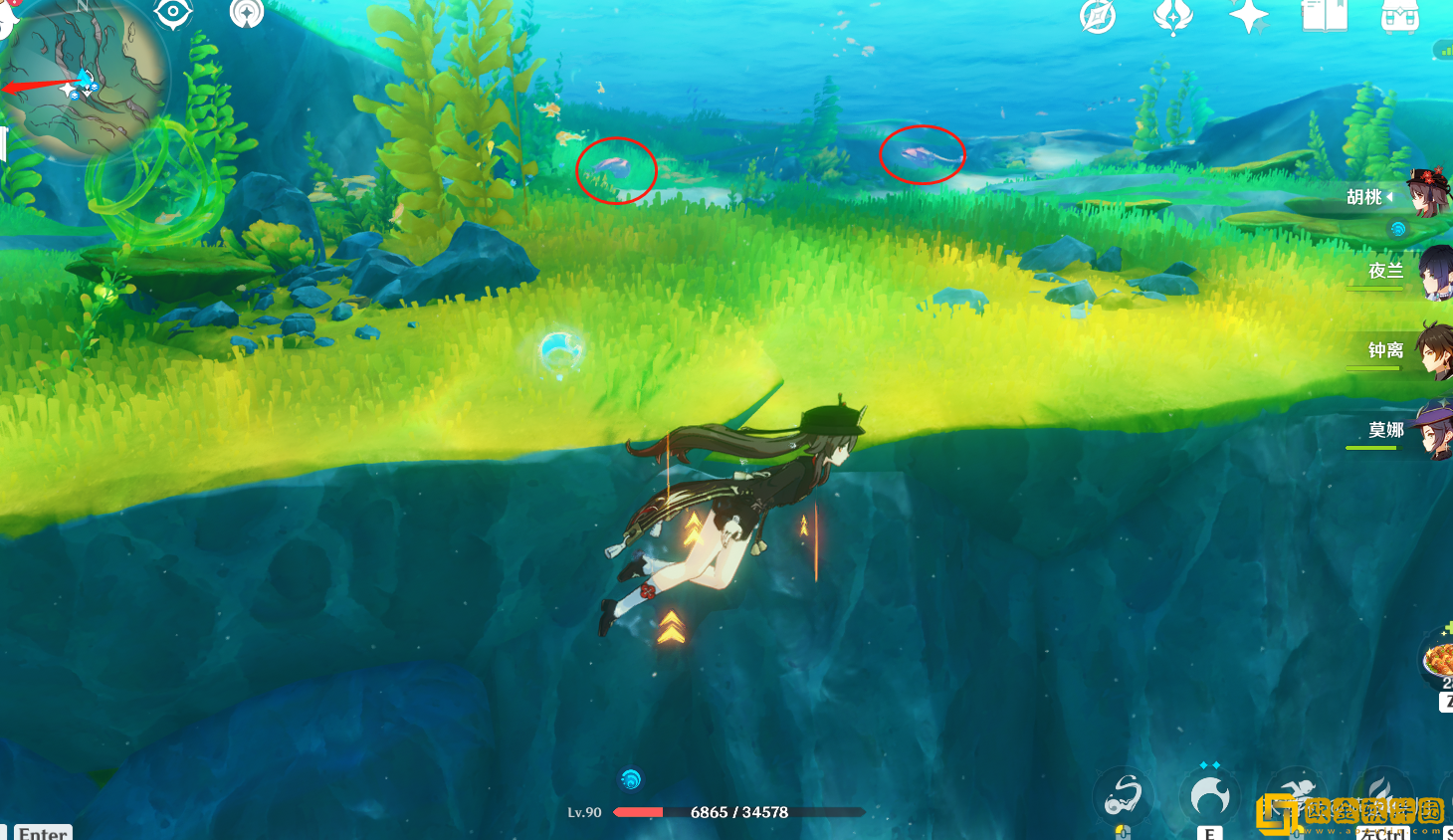This screenshot has height=840, width=1453.
Task: Switch to party member 钟离
Action: tap(1431, 351)
